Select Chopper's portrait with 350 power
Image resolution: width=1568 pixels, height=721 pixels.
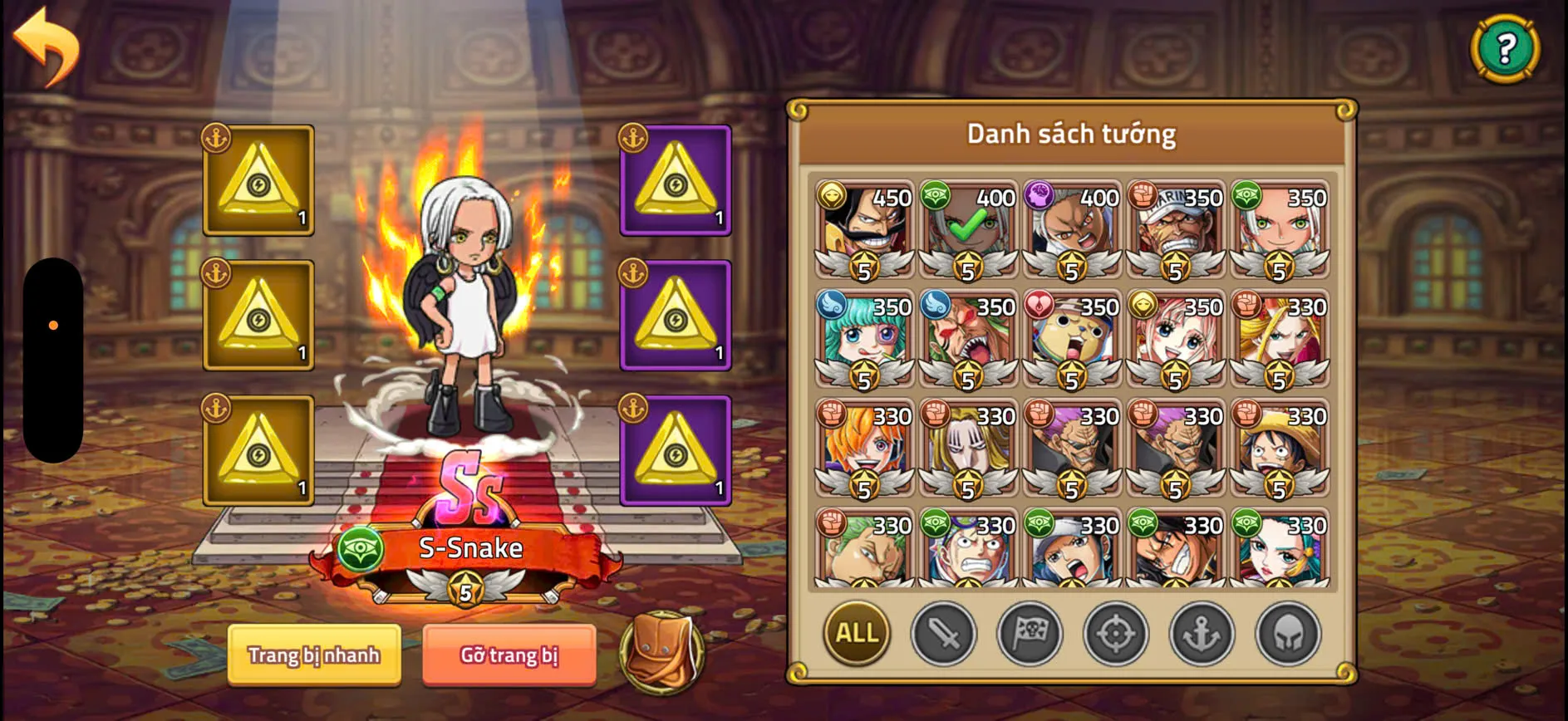(x=1072, y=341)
